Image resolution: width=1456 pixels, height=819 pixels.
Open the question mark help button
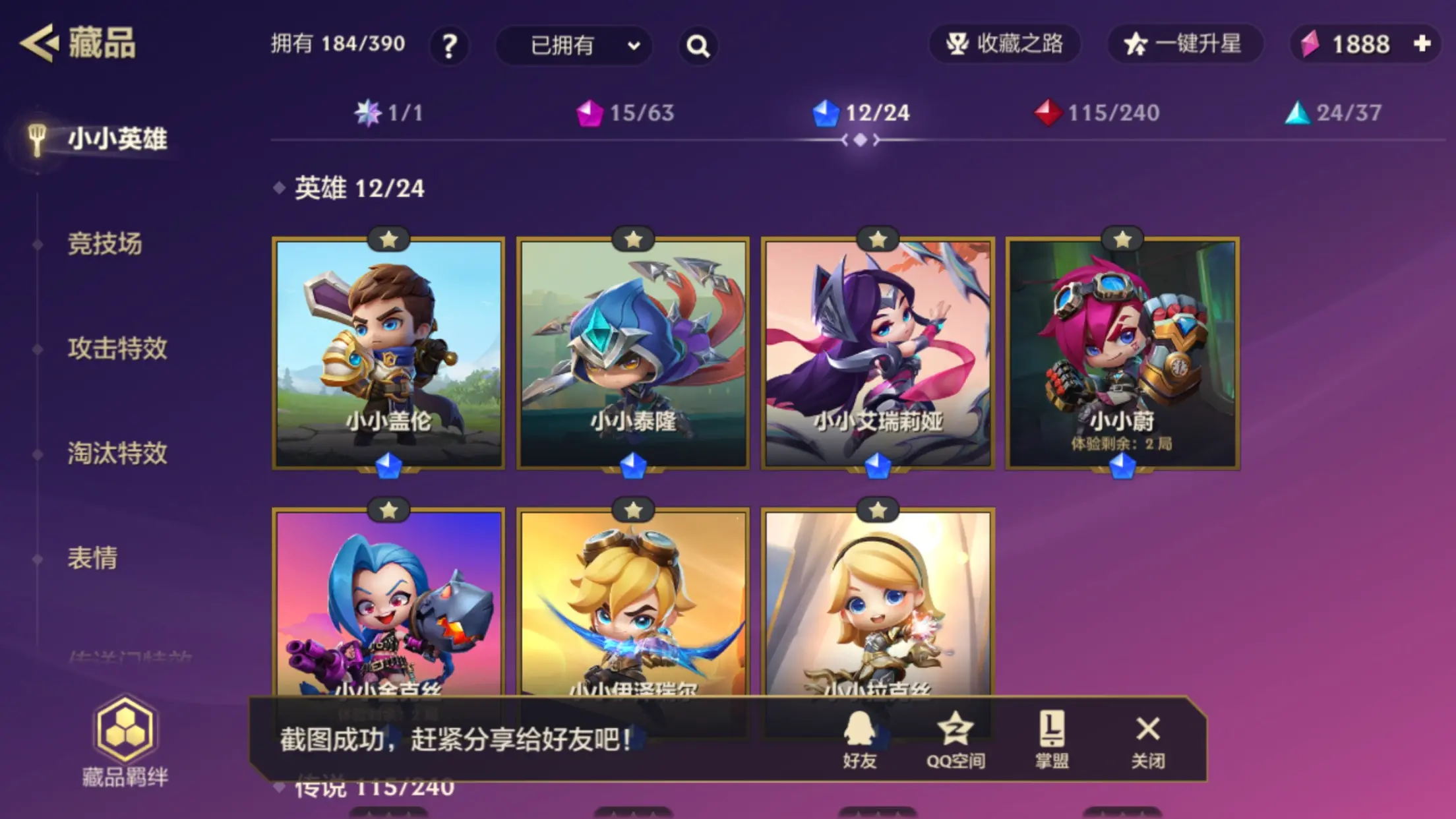(449, 45)
